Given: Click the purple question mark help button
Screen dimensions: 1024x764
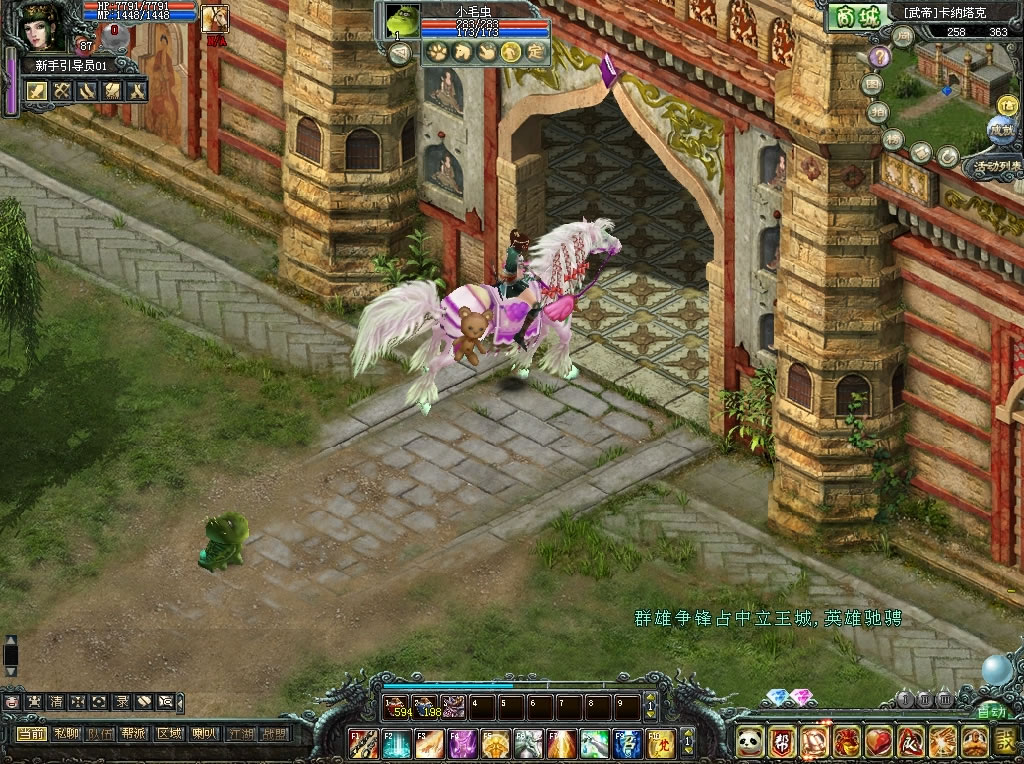Looking at the screenshot, I should (x=879, y=57).
